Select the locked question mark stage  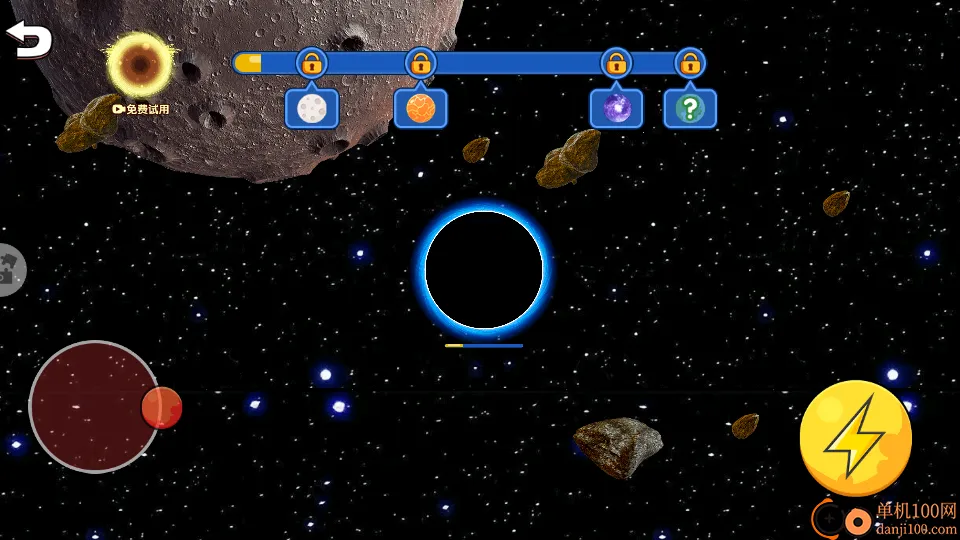pos(690,108)
